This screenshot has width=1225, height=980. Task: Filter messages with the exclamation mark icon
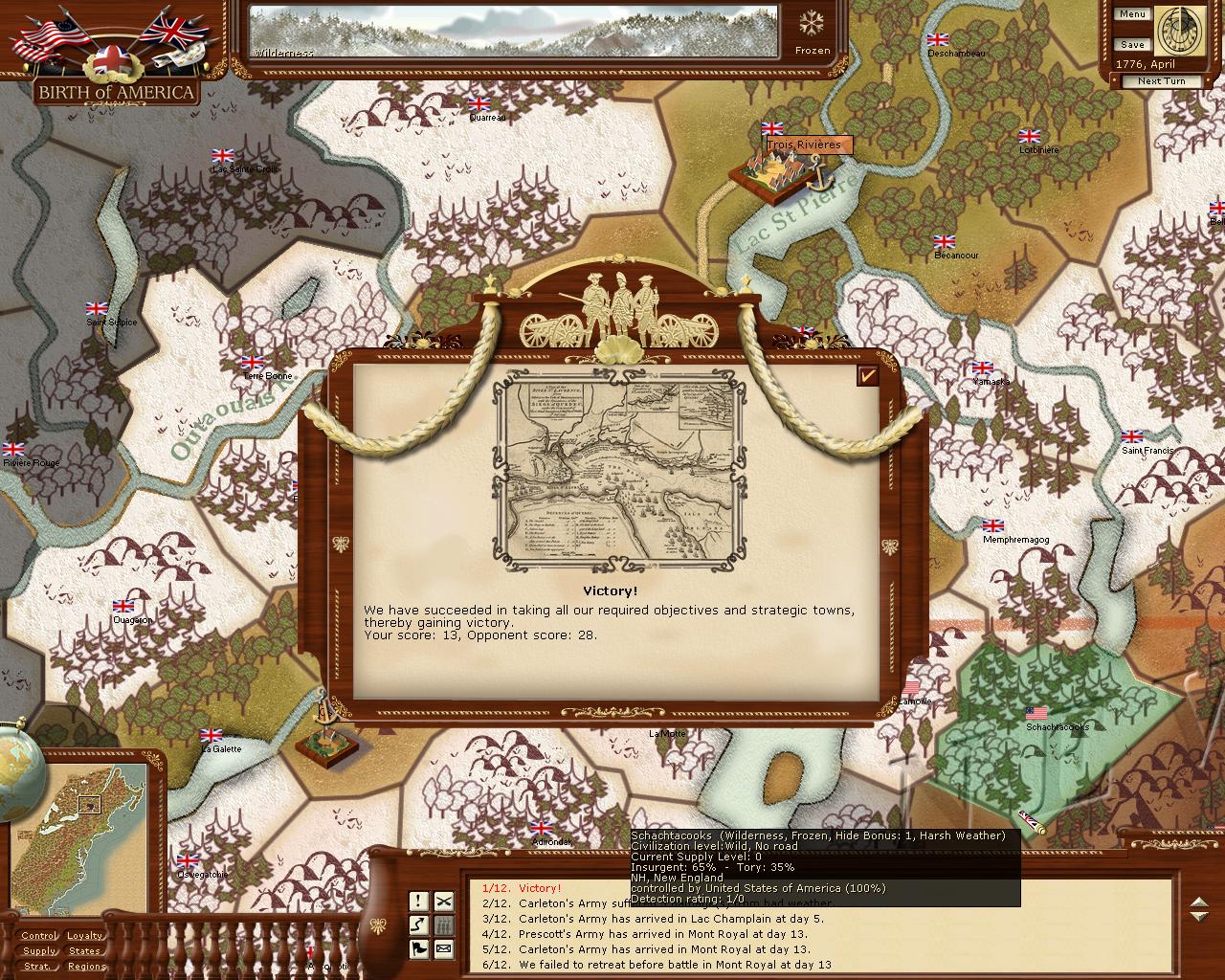tap(419, 901)
